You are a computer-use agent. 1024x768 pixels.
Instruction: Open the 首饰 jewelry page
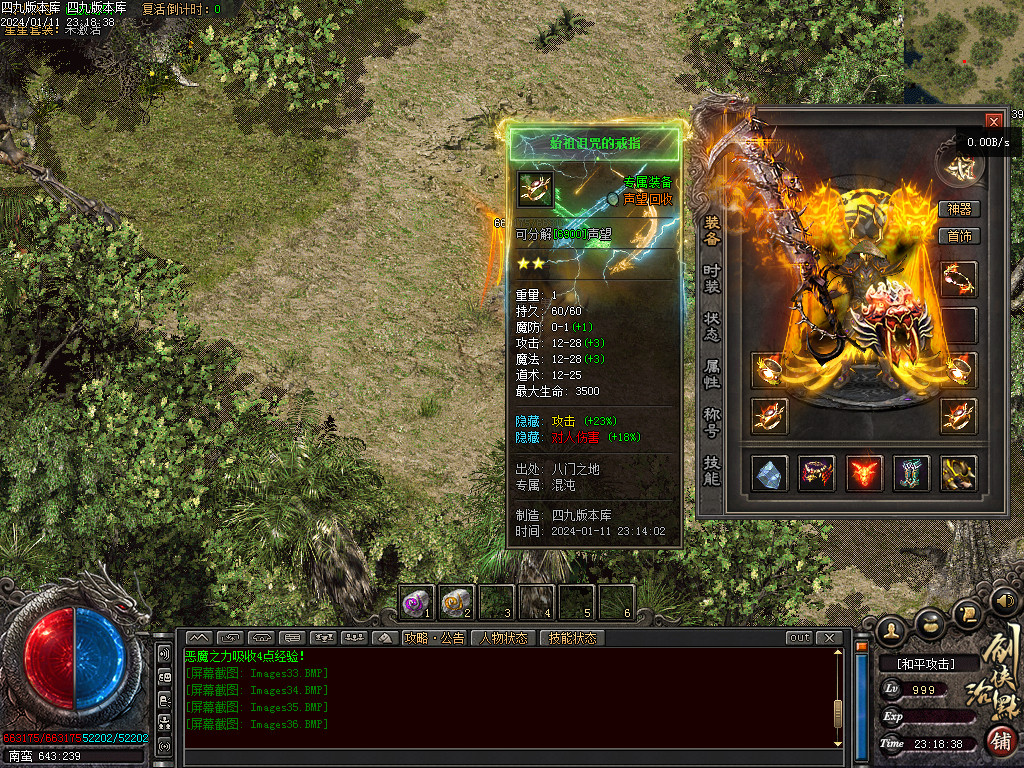(x=959, y=236)
